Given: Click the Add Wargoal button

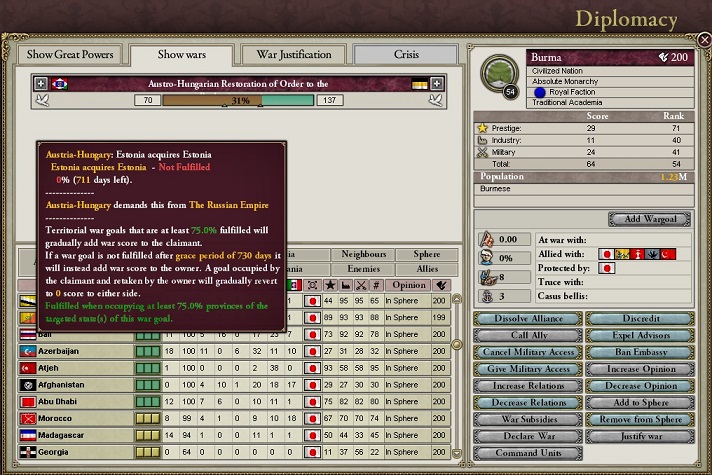Looking at the screenshot, I should click(649, 219).
